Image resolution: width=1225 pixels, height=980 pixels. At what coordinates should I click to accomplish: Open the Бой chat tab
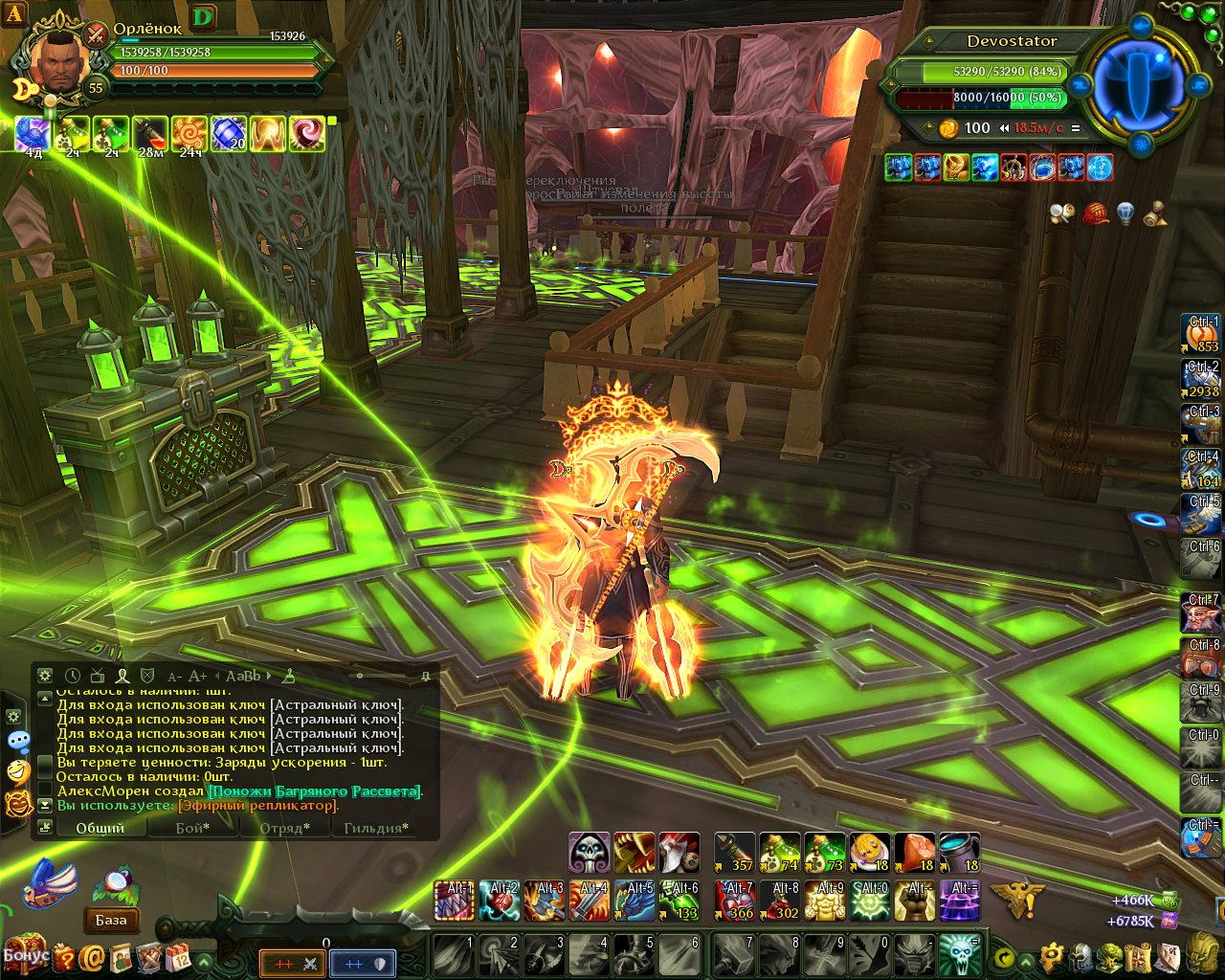[192, 828]
